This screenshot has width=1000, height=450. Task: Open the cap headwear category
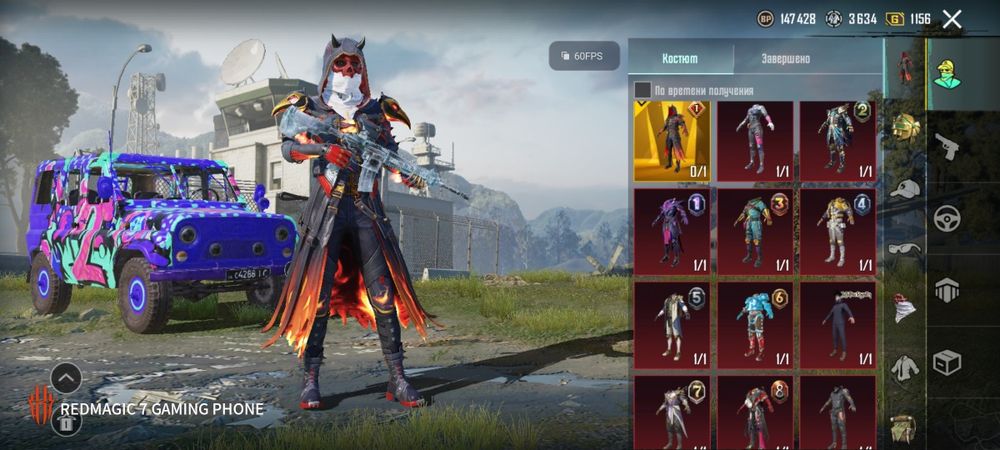click(x=905, y=188)
